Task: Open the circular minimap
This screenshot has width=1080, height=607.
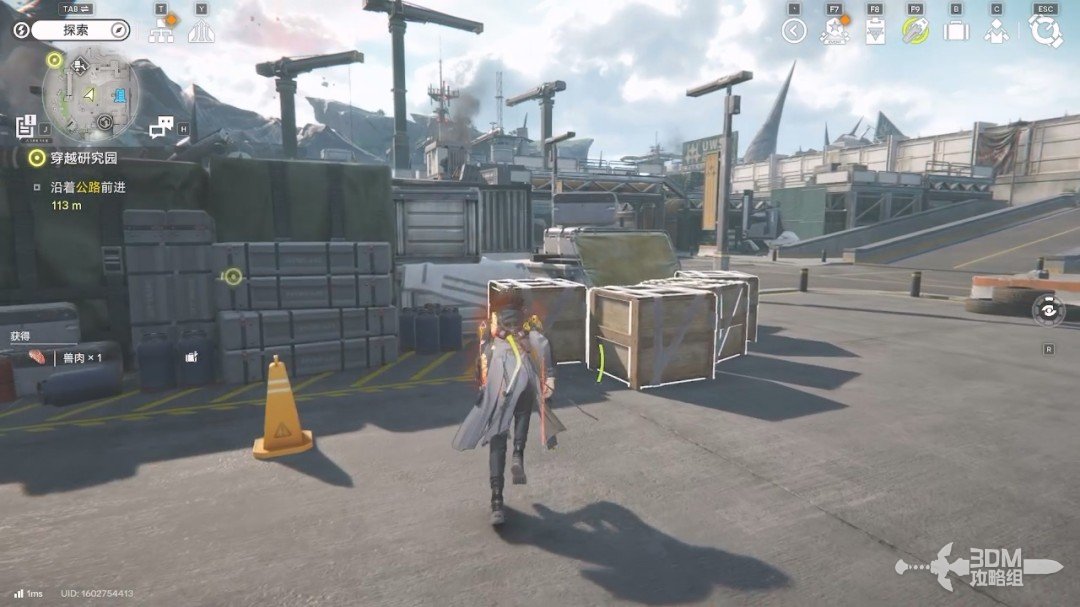Action: pyautogui.click(x=92, y=95)
